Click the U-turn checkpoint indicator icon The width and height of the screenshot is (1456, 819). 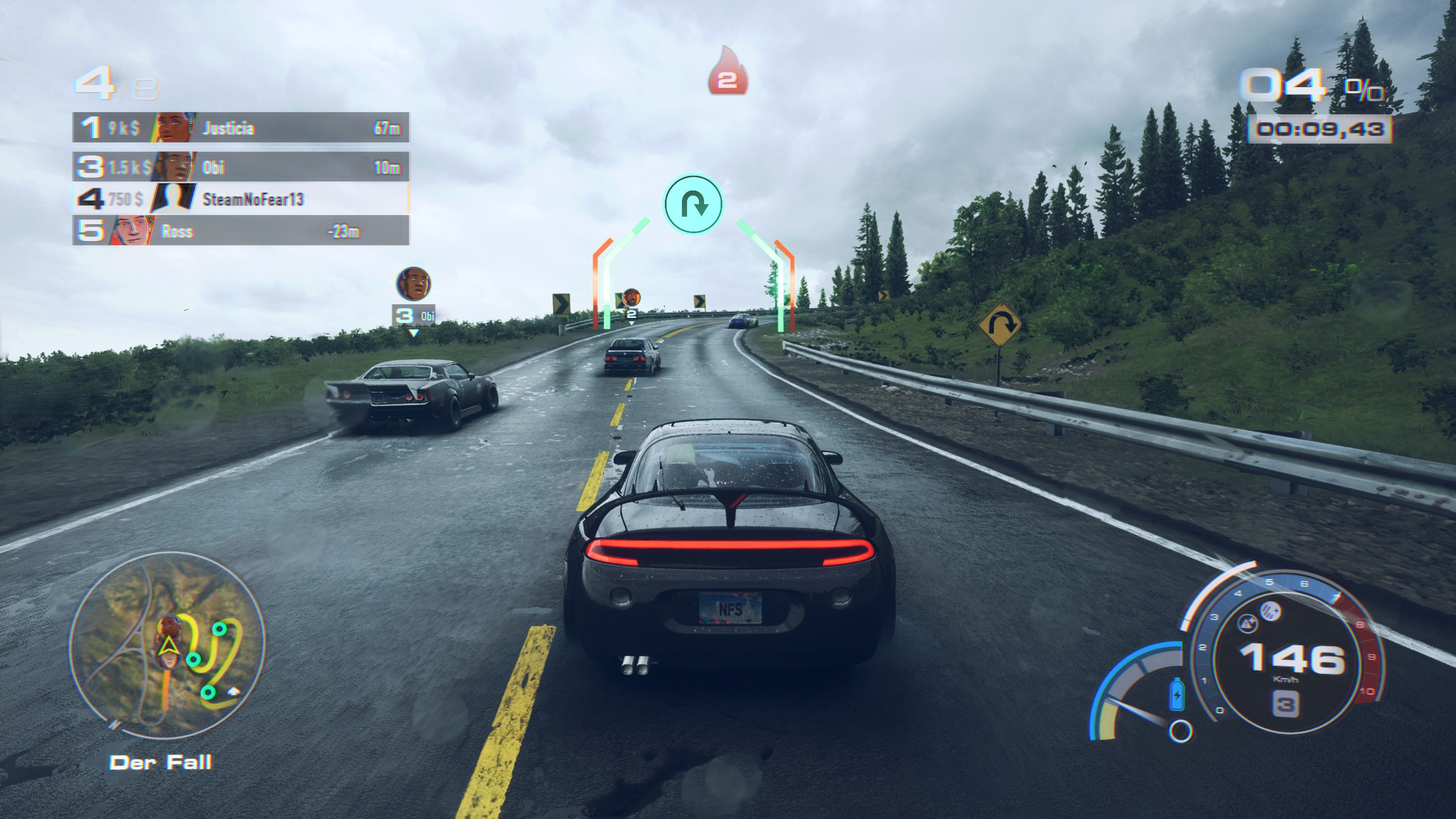click(693, 204)
